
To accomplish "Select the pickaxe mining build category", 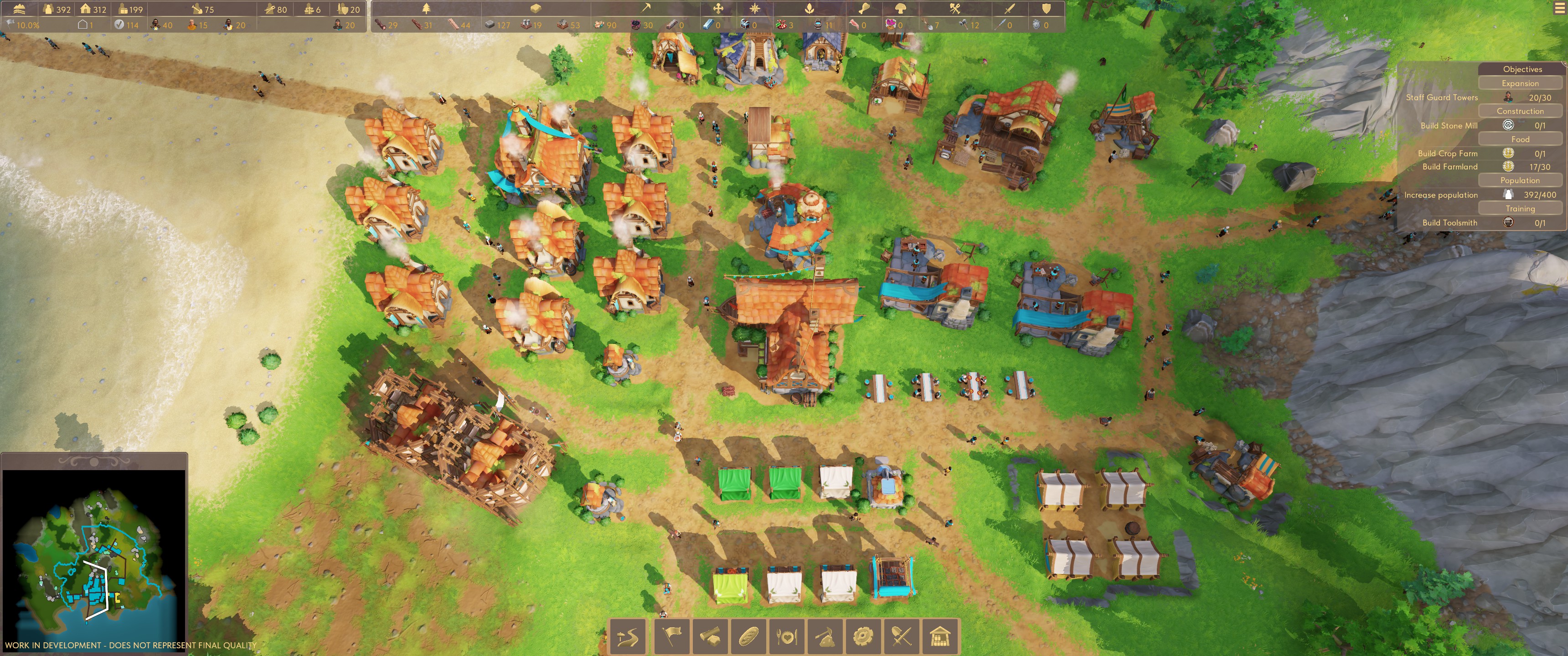I will (x=825, y=636).
